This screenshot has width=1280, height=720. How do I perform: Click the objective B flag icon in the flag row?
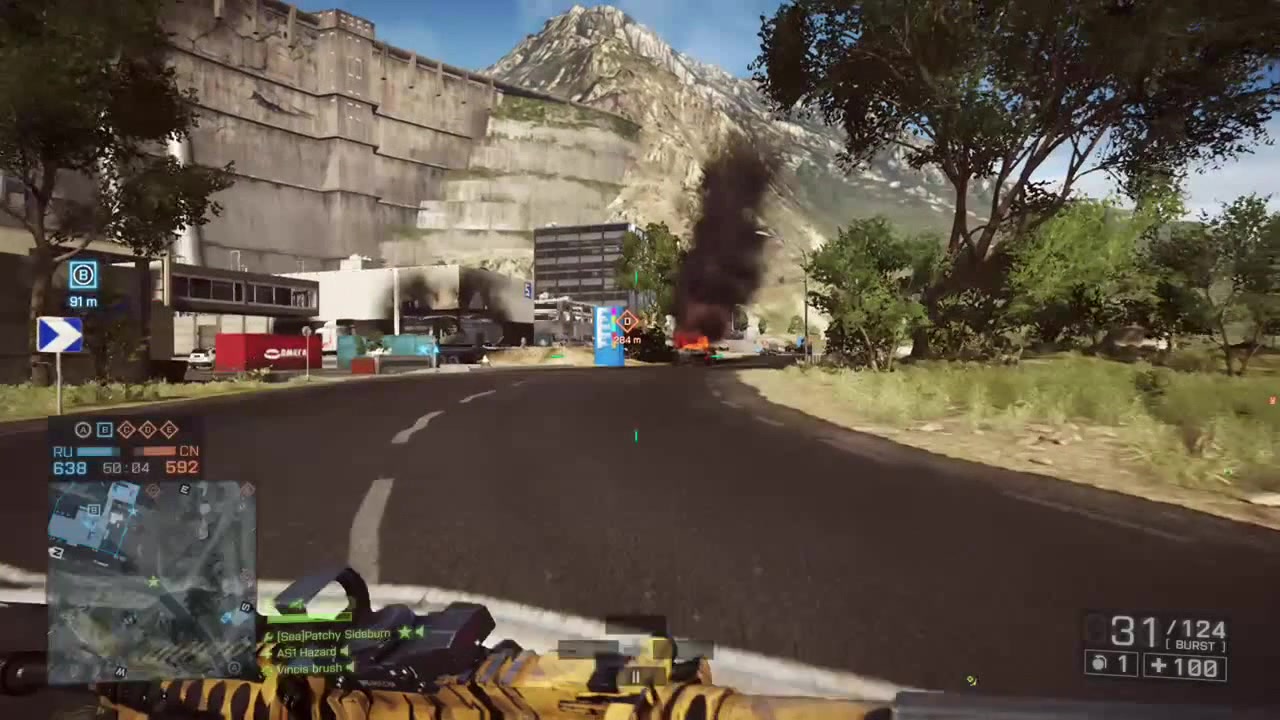click(x=104, y=429)
